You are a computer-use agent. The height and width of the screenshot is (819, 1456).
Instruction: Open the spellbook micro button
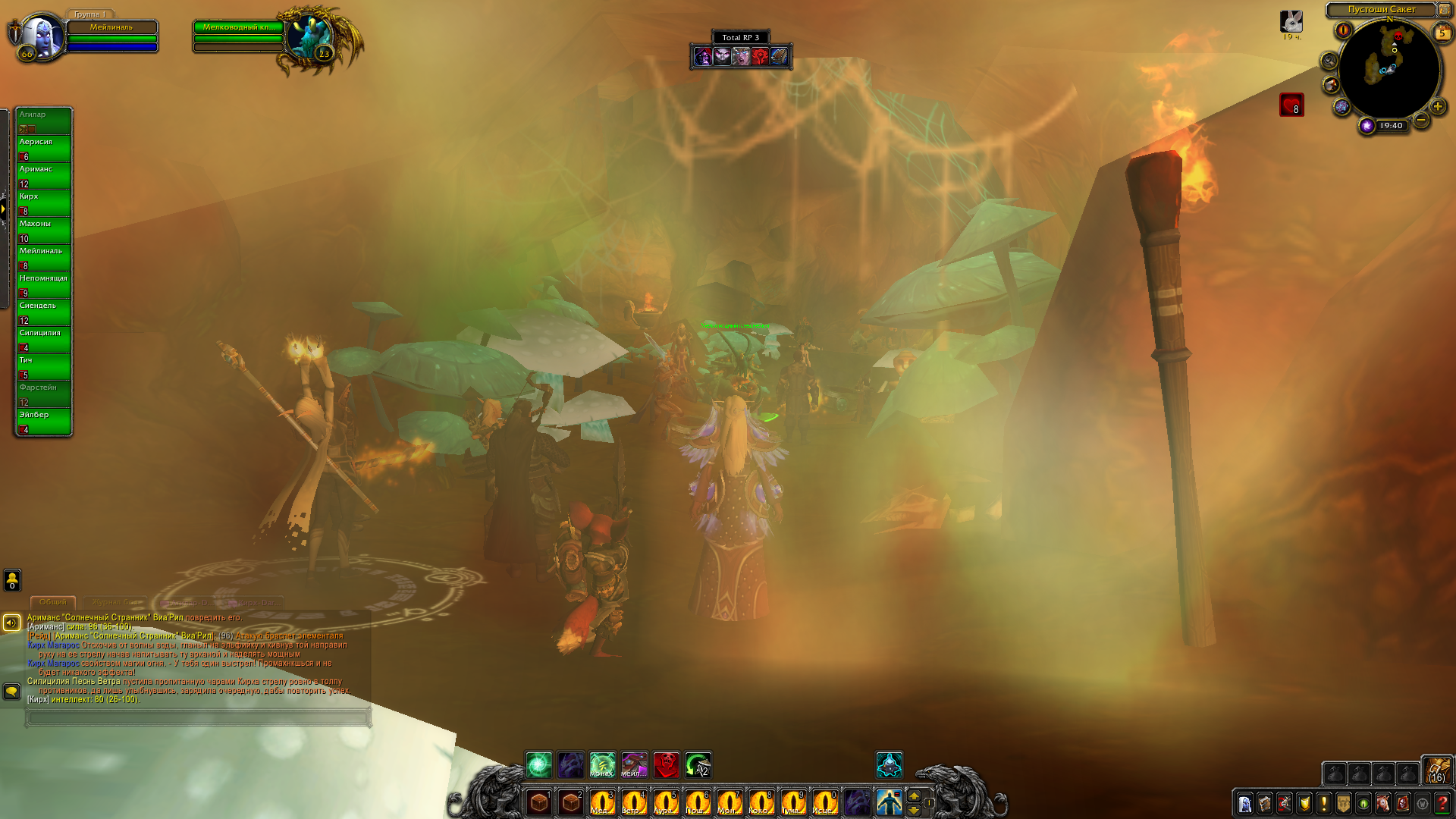click(1265, 803)
